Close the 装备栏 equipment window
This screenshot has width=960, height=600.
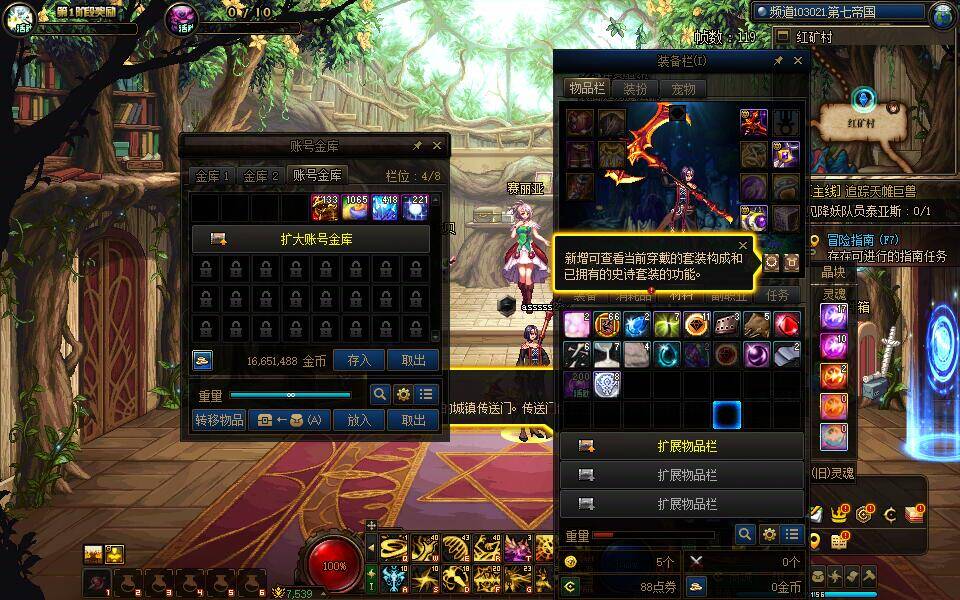(798, 61)
